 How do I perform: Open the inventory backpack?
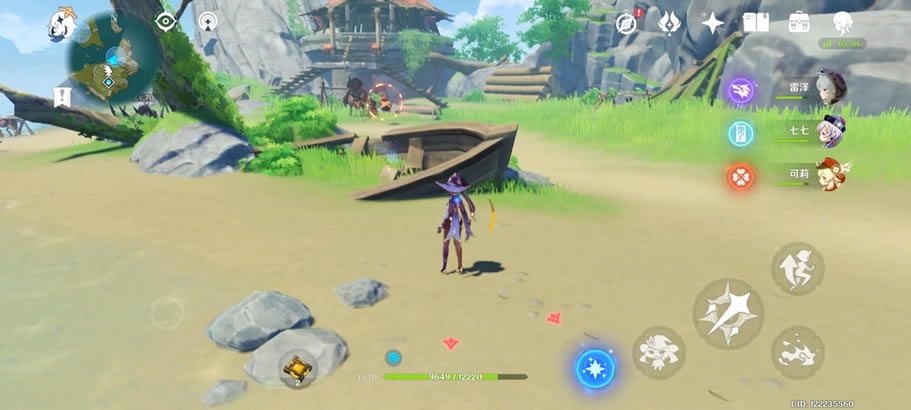click(x=799, y=22)
